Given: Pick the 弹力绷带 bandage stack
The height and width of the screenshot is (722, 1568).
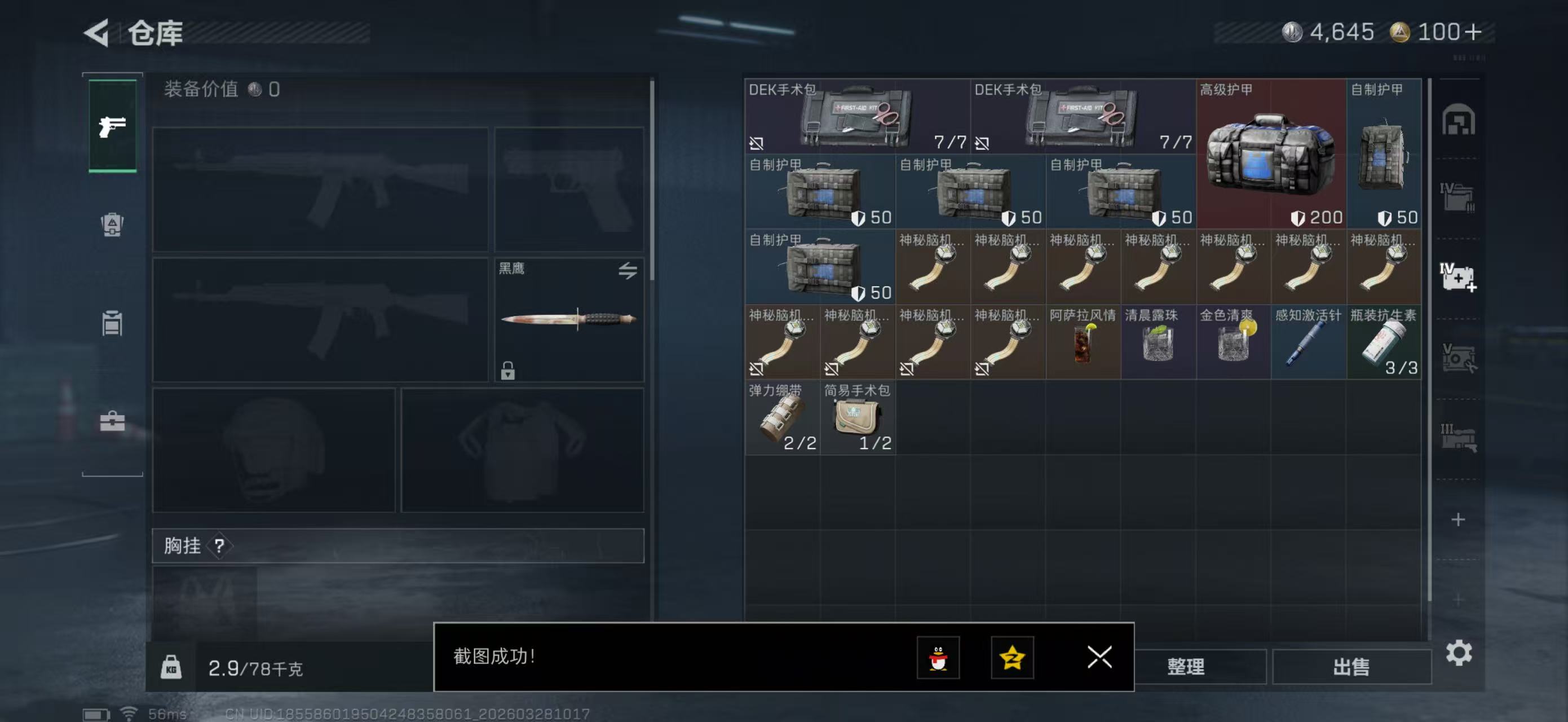Looking at the screenshot, I should point(782,417).
